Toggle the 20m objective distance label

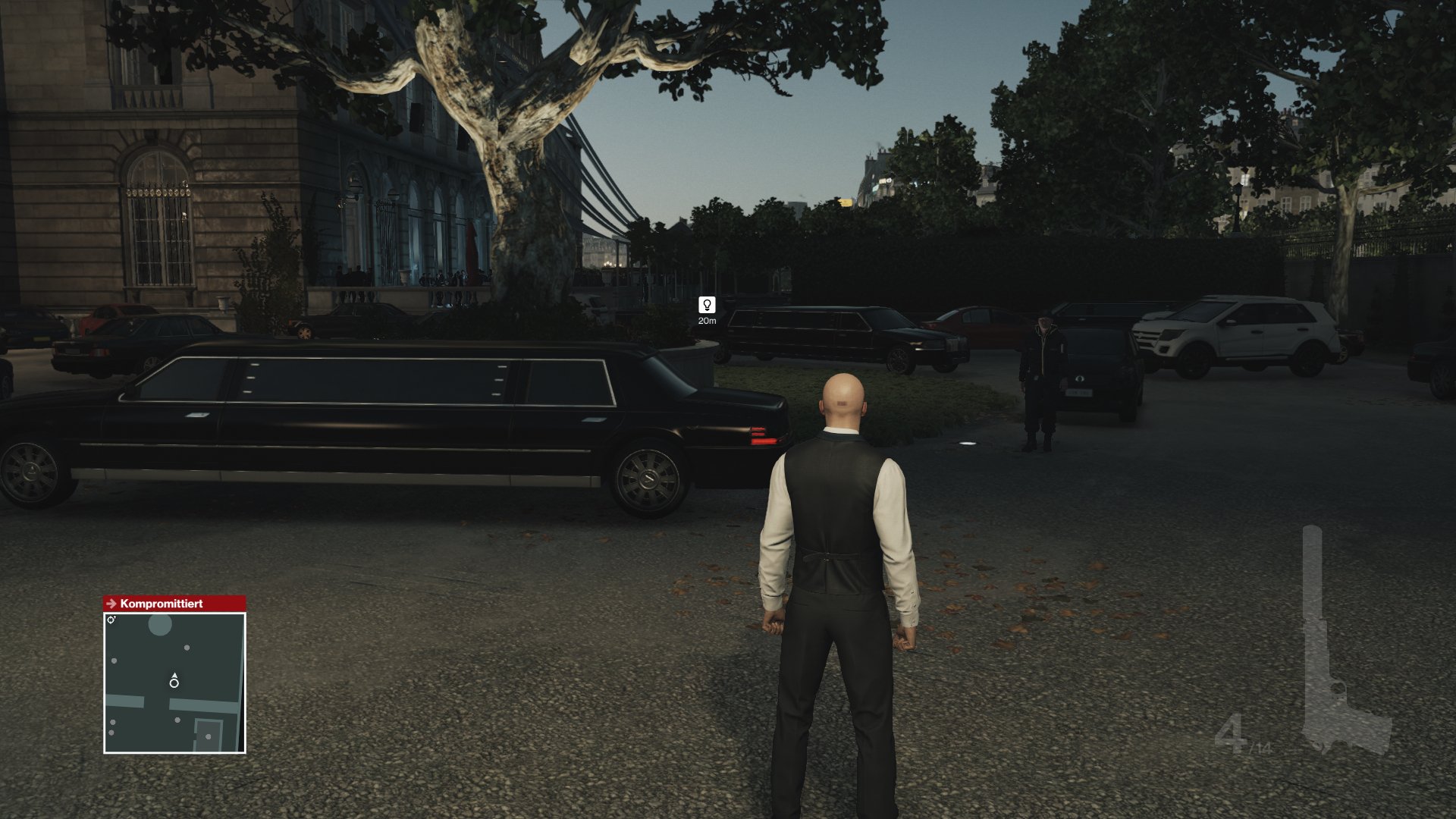pyautogui.click(x=708, y=322)
